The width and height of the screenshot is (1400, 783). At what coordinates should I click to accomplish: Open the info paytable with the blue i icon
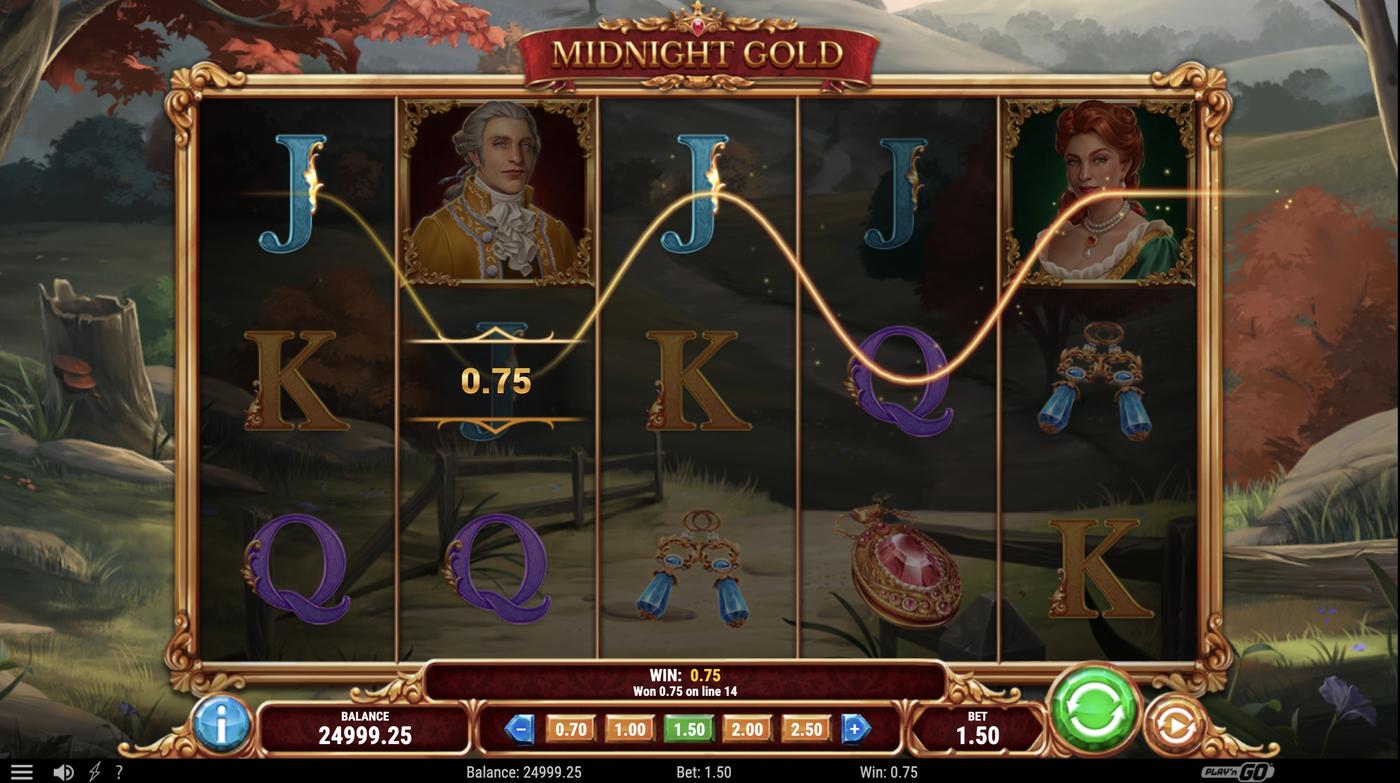222,727
